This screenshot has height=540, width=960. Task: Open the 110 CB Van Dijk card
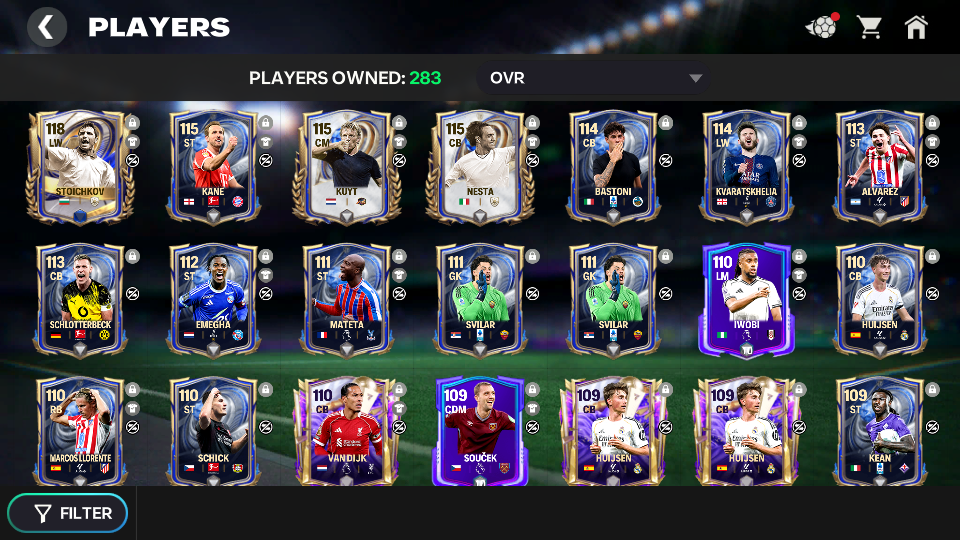tap(348, 432)
